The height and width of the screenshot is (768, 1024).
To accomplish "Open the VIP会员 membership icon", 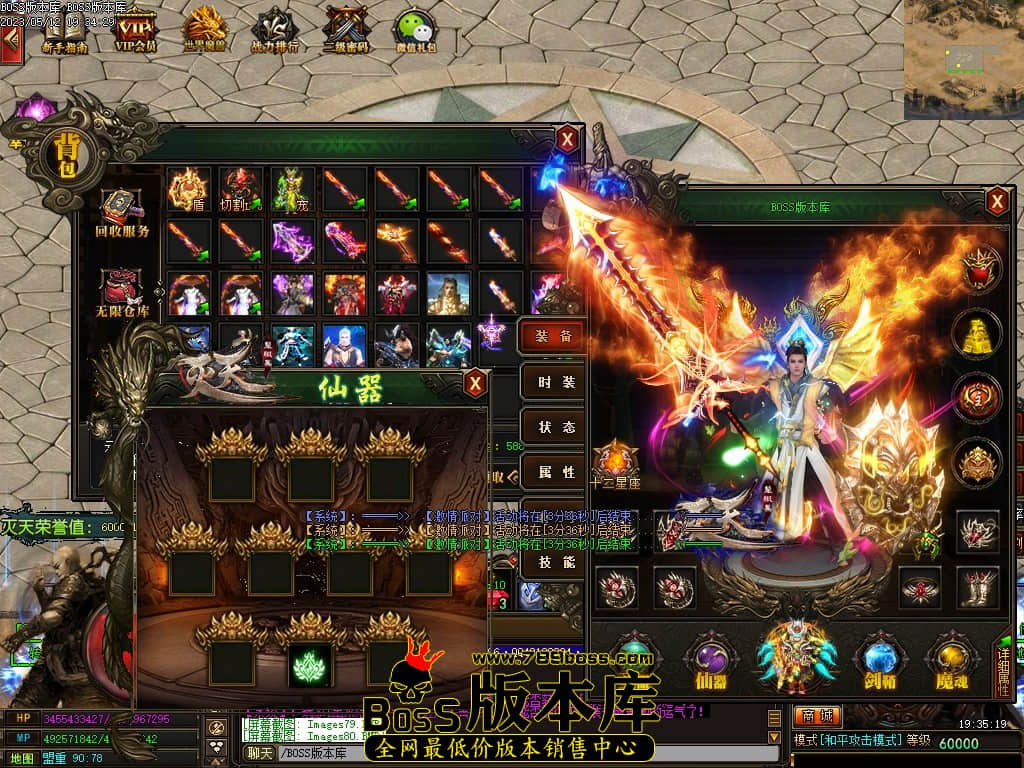I will pyautogui.click(x=135, y=30).
